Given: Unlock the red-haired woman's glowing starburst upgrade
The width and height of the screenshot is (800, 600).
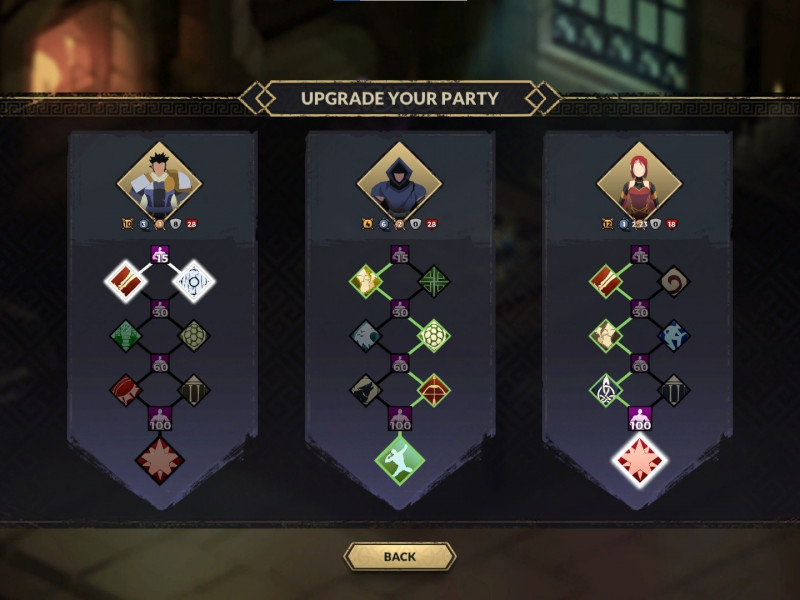Looking at the screenshot, I should click(x=639, y=460).
